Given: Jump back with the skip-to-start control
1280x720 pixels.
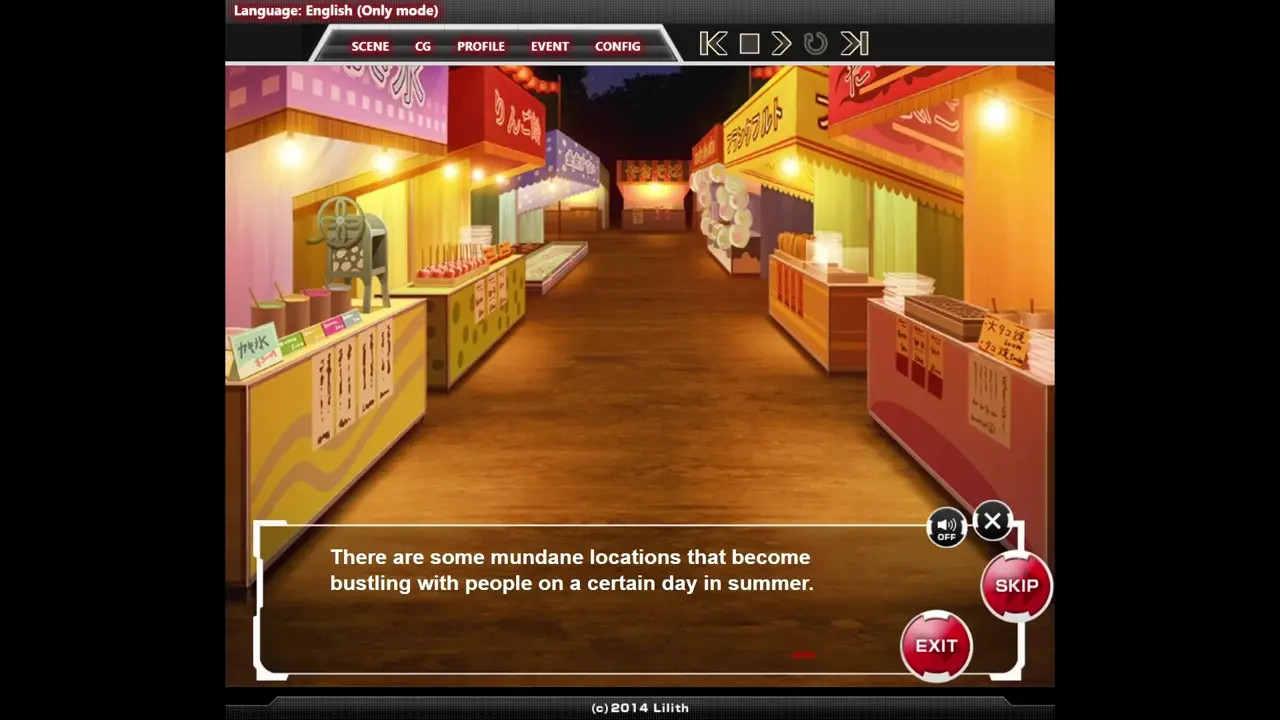Looking at the screenshot, I should pyautogui.click(x=713, y=44).
